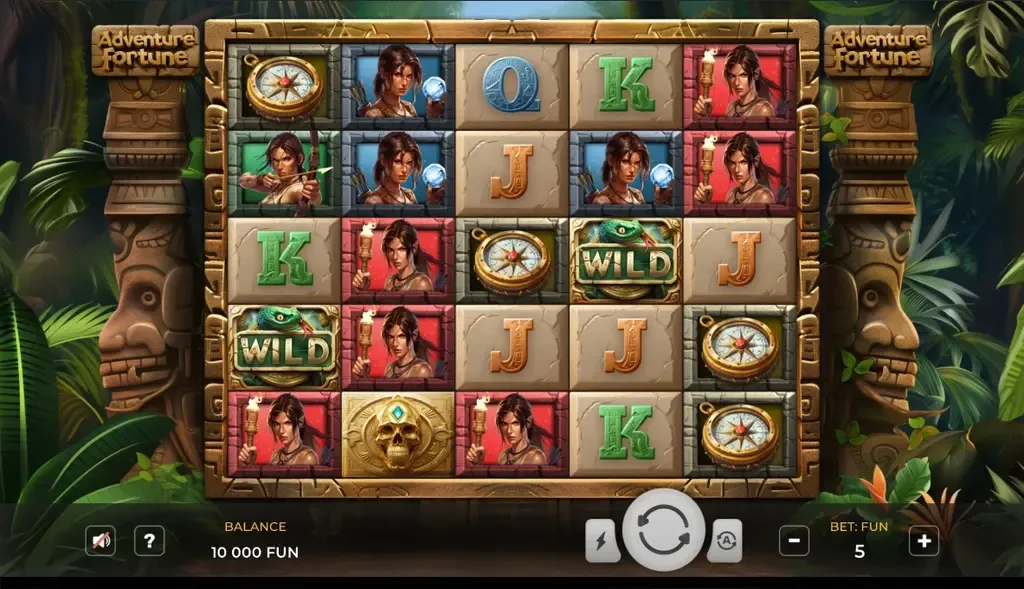Viewport: 1024px width, 589px height.
Task: Activate the lightning bolt turbo mode
Action: (x=602, y=541)
